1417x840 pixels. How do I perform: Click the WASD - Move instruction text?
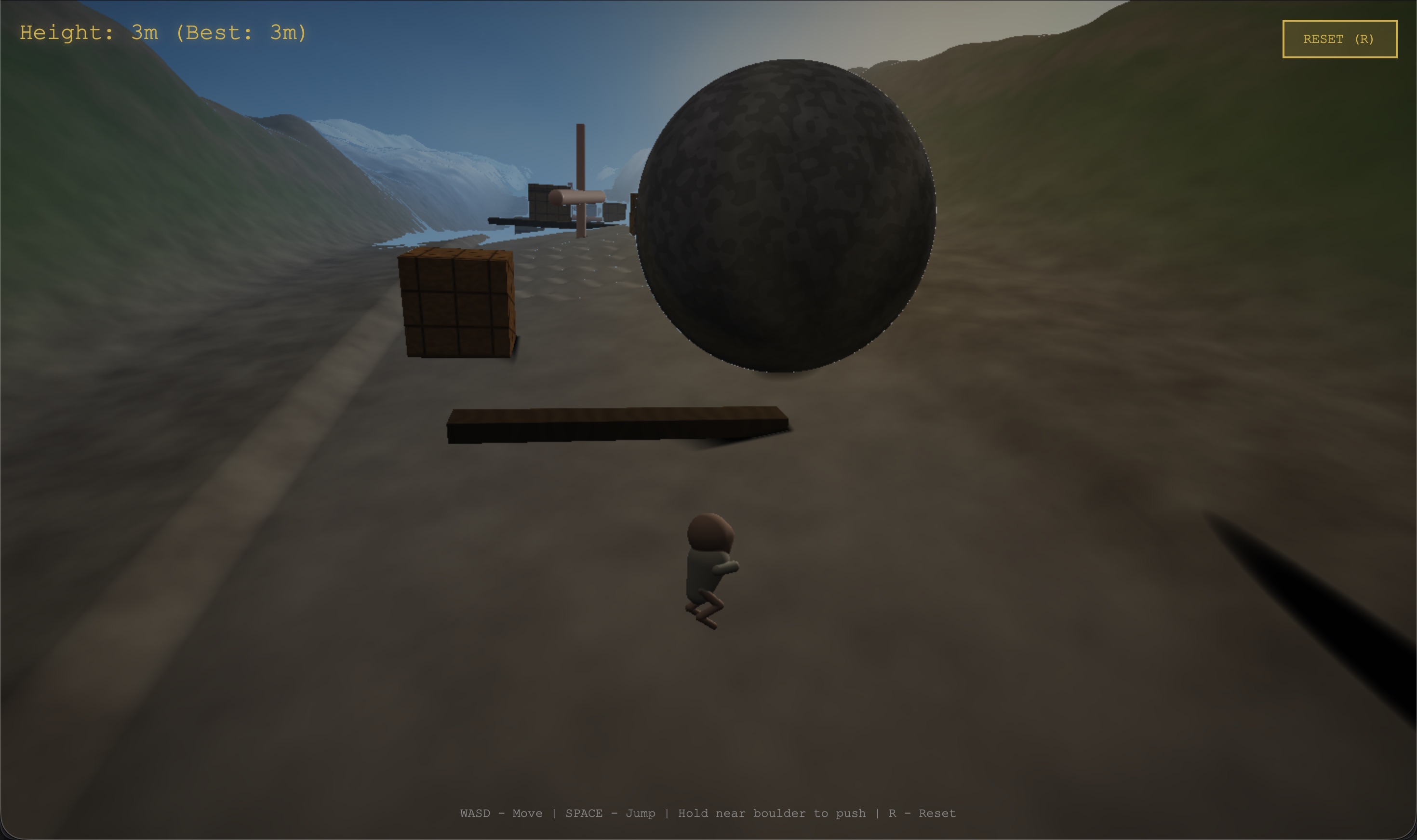(502, 813)
